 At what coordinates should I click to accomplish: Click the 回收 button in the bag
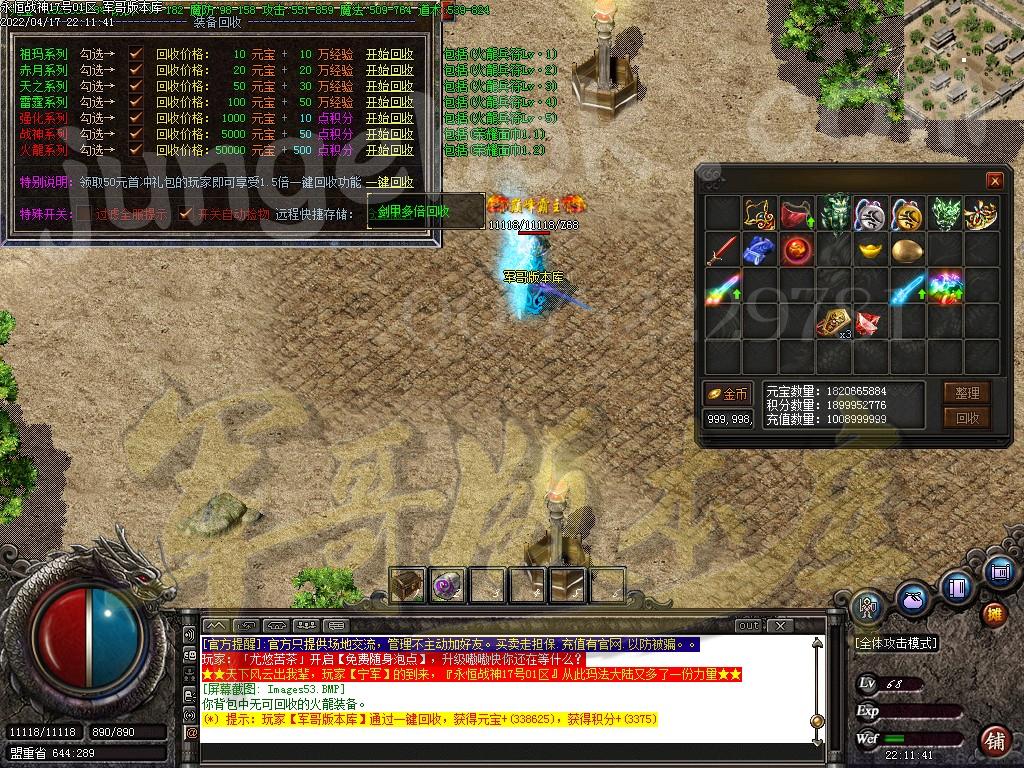967,418
